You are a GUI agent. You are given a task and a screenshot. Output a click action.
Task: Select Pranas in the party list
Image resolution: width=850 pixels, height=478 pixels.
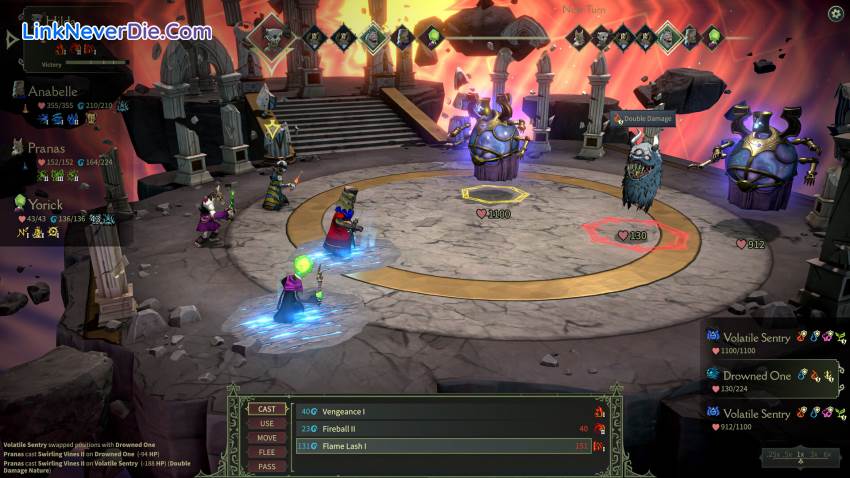[x=47, y=147]
